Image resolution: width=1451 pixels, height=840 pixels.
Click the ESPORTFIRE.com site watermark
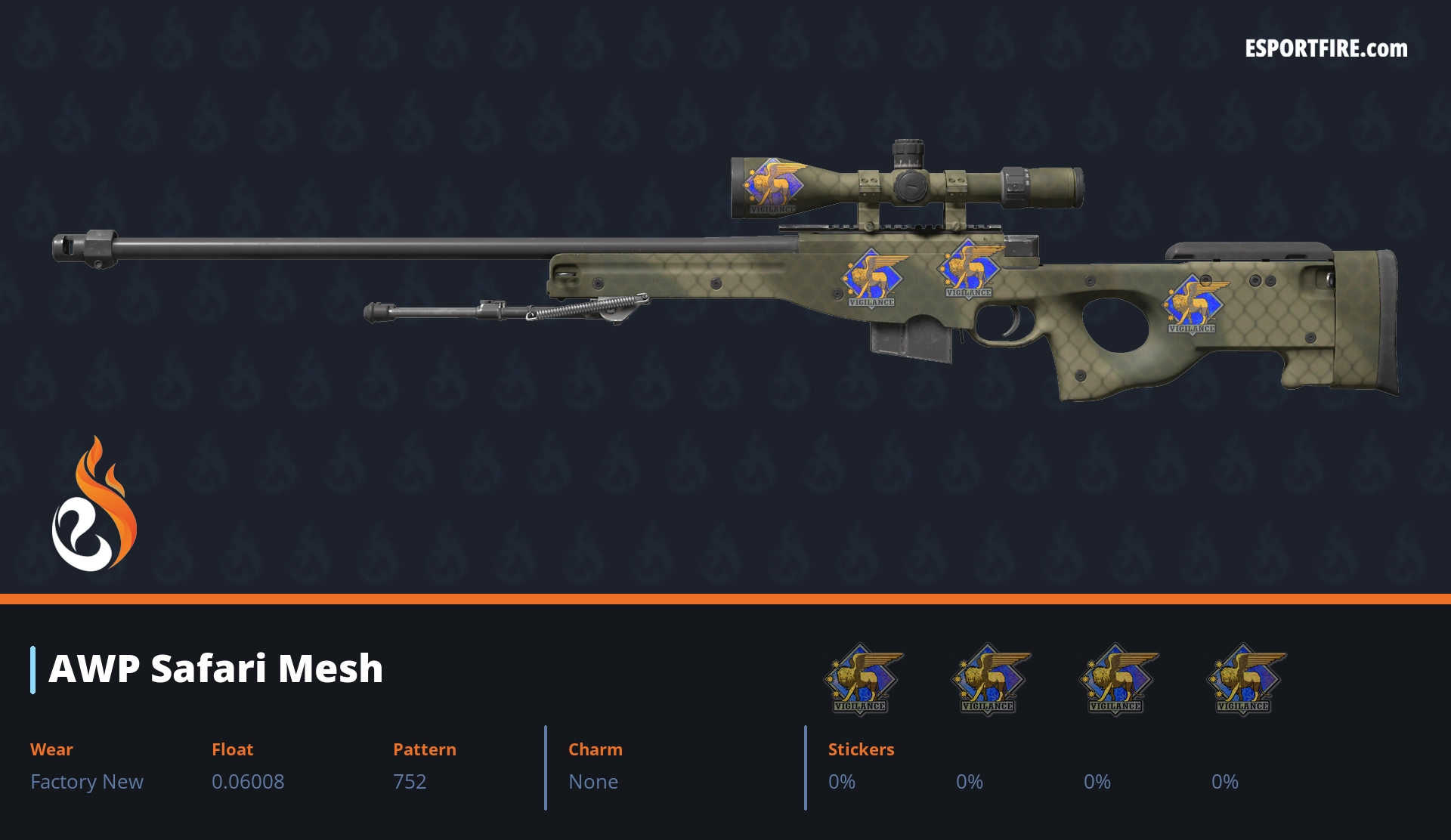coord(1326,49)
